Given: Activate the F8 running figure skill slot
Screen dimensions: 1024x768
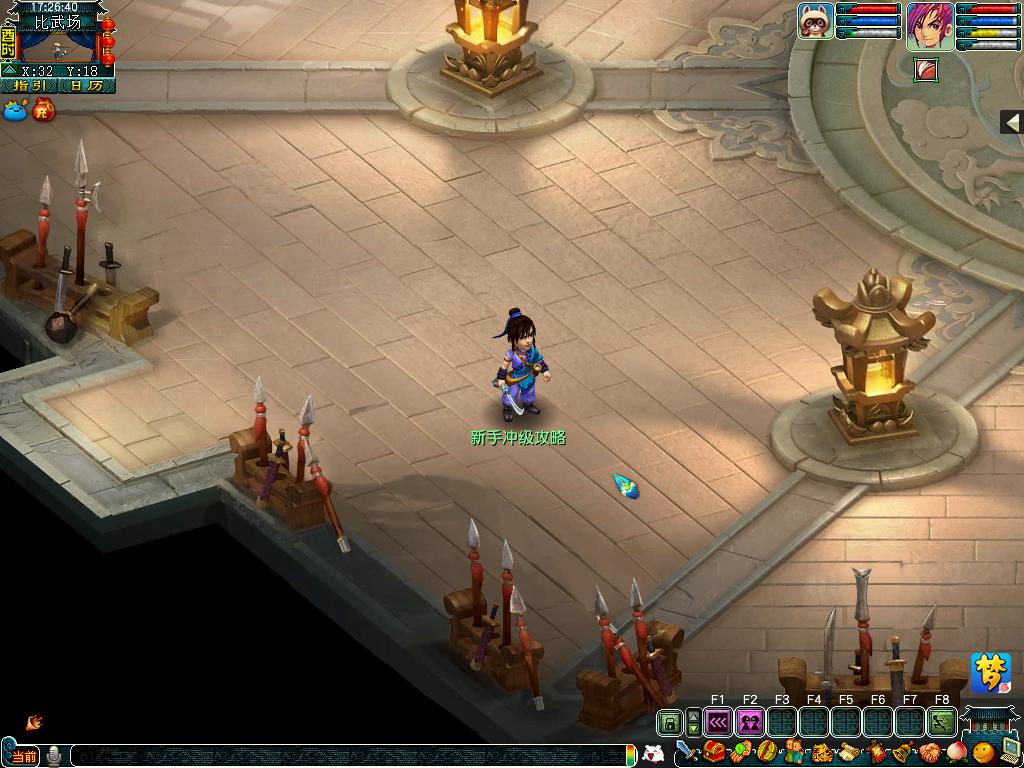Looking at the screenshot, I should [x=942, y=722].
